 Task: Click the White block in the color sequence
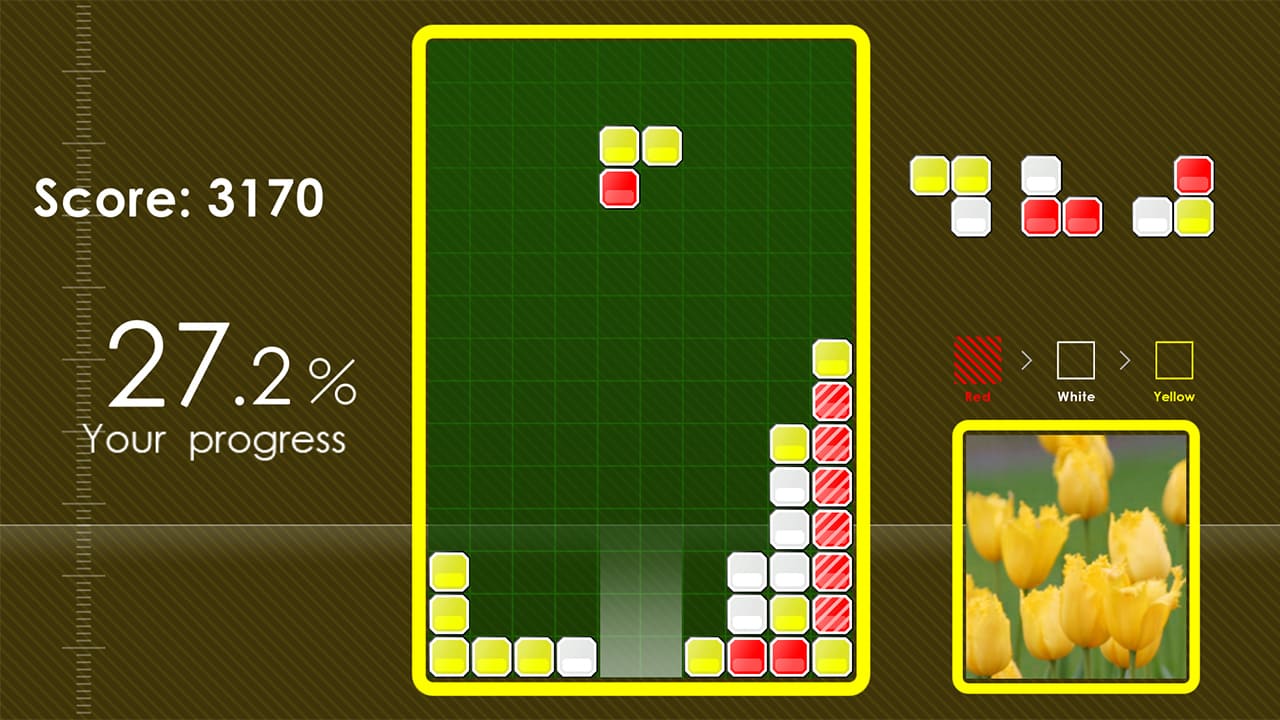(1075, 362)
